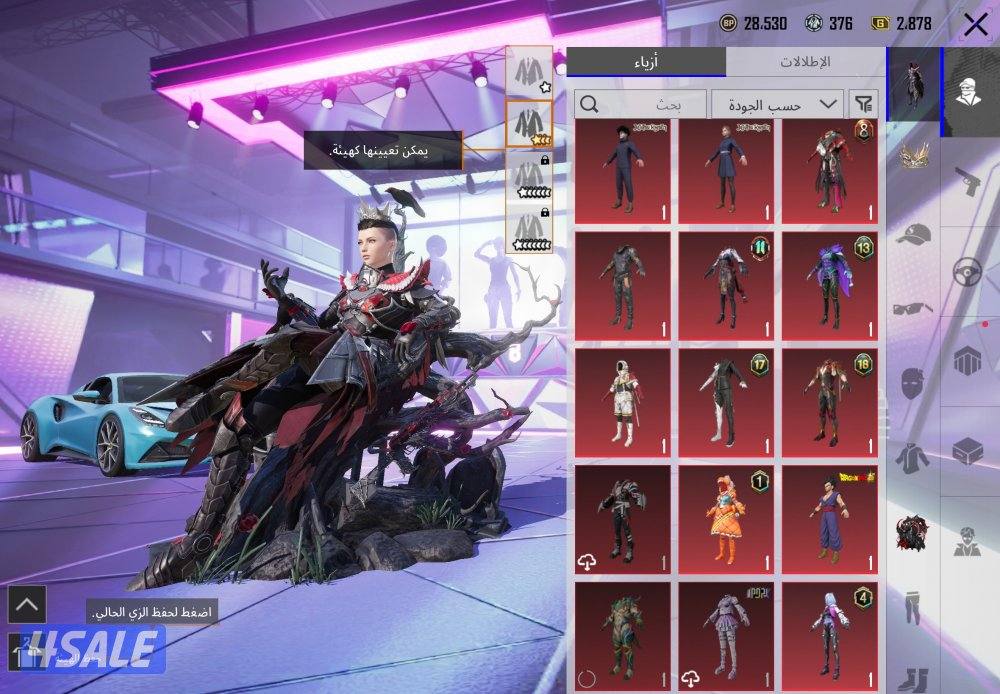Click the بحث search field
1000x694 pixels.
tap(640, 104)
